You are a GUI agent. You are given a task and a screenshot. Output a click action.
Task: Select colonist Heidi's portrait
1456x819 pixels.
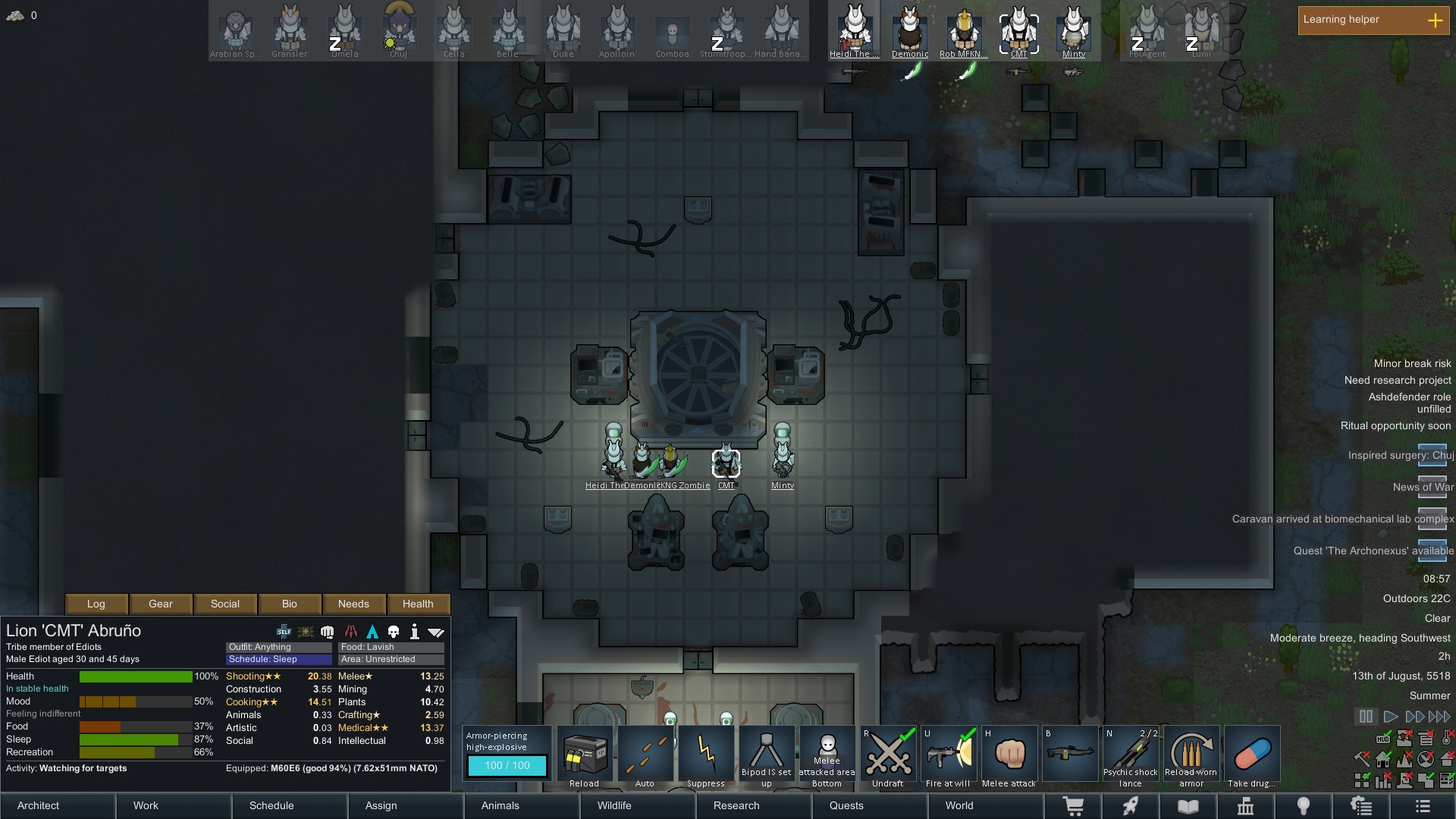pos(855,30)
